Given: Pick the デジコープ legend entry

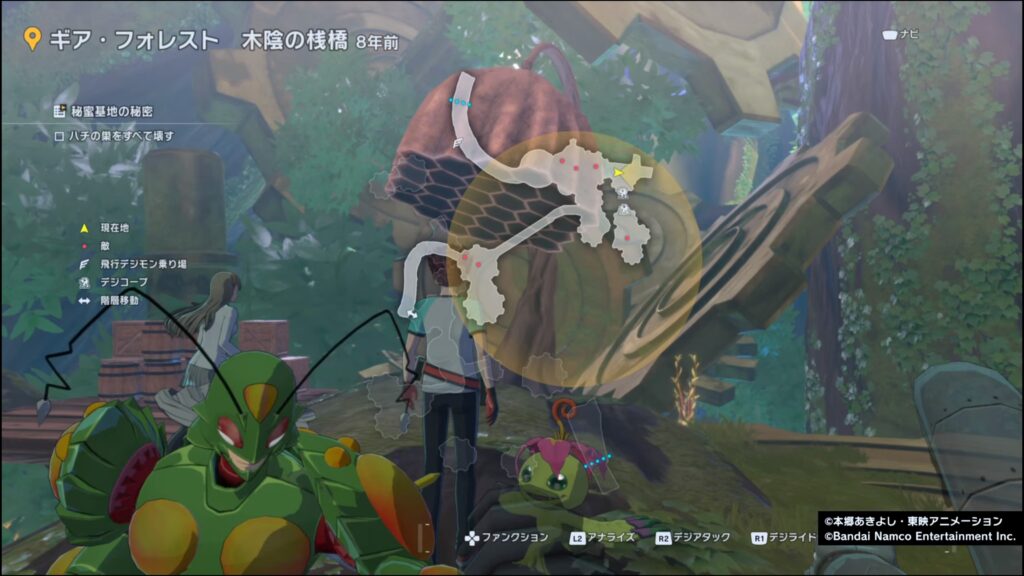Looking at the screenshot, I should pyautogui.click(x=123, y=282).
